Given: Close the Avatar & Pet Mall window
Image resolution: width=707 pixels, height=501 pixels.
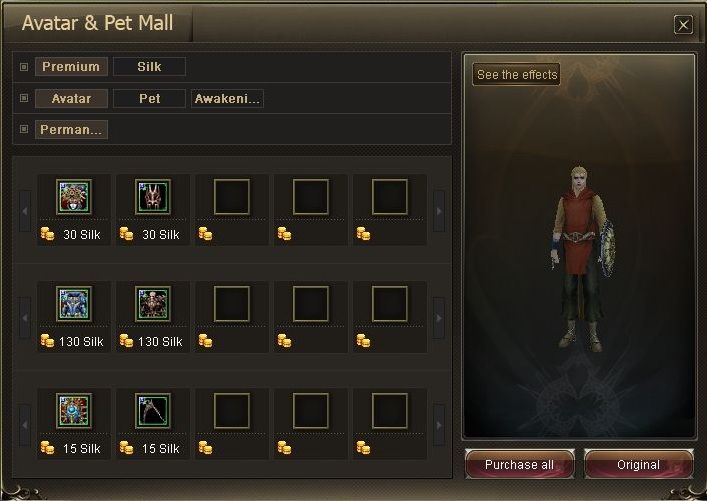Looking at the screenshot, I should (683, 25).
